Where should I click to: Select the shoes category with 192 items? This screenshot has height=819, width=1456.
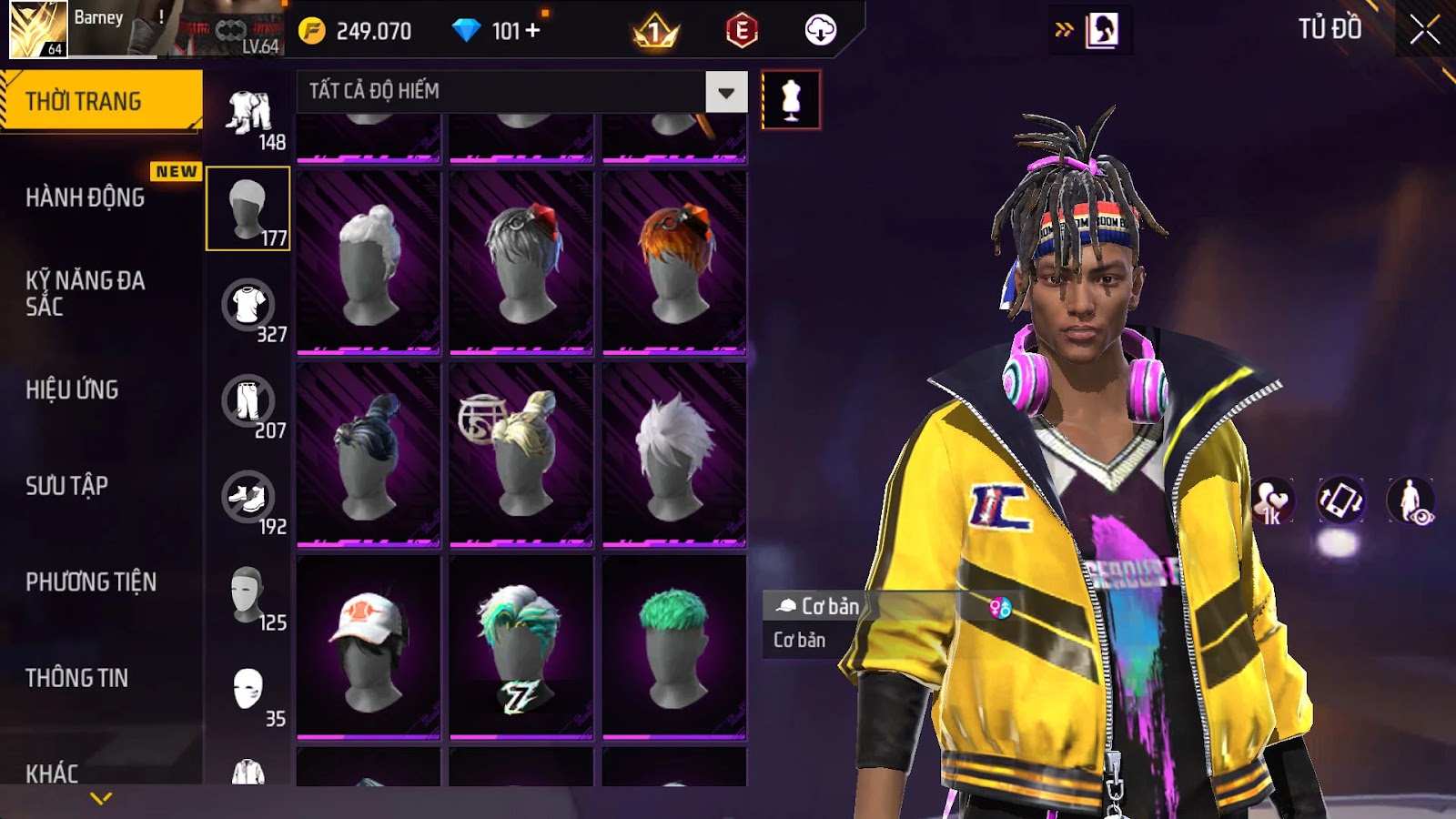pyautogui.click(x=248, y=498)
